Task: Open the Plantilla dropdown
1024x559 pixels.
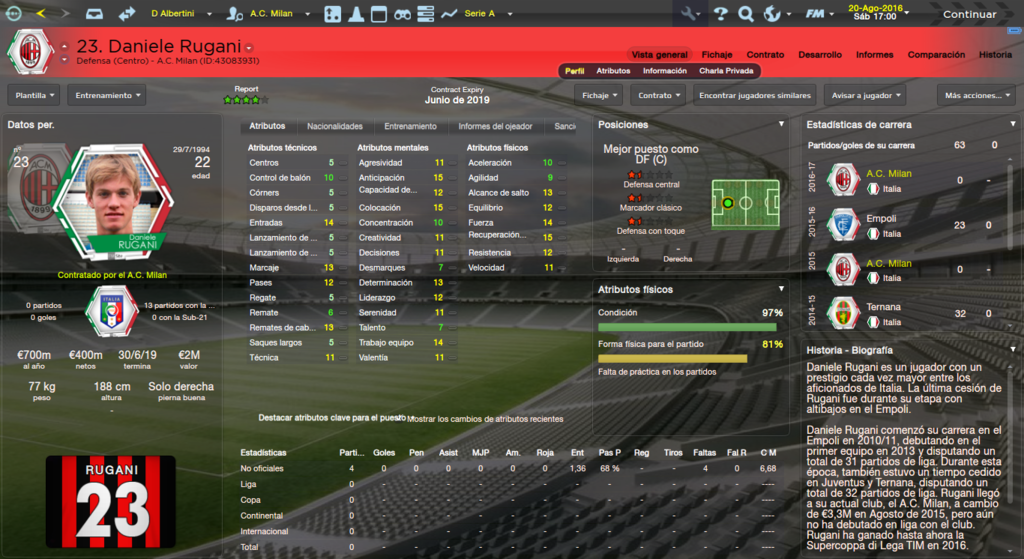Action: click(x=34, y=95)
